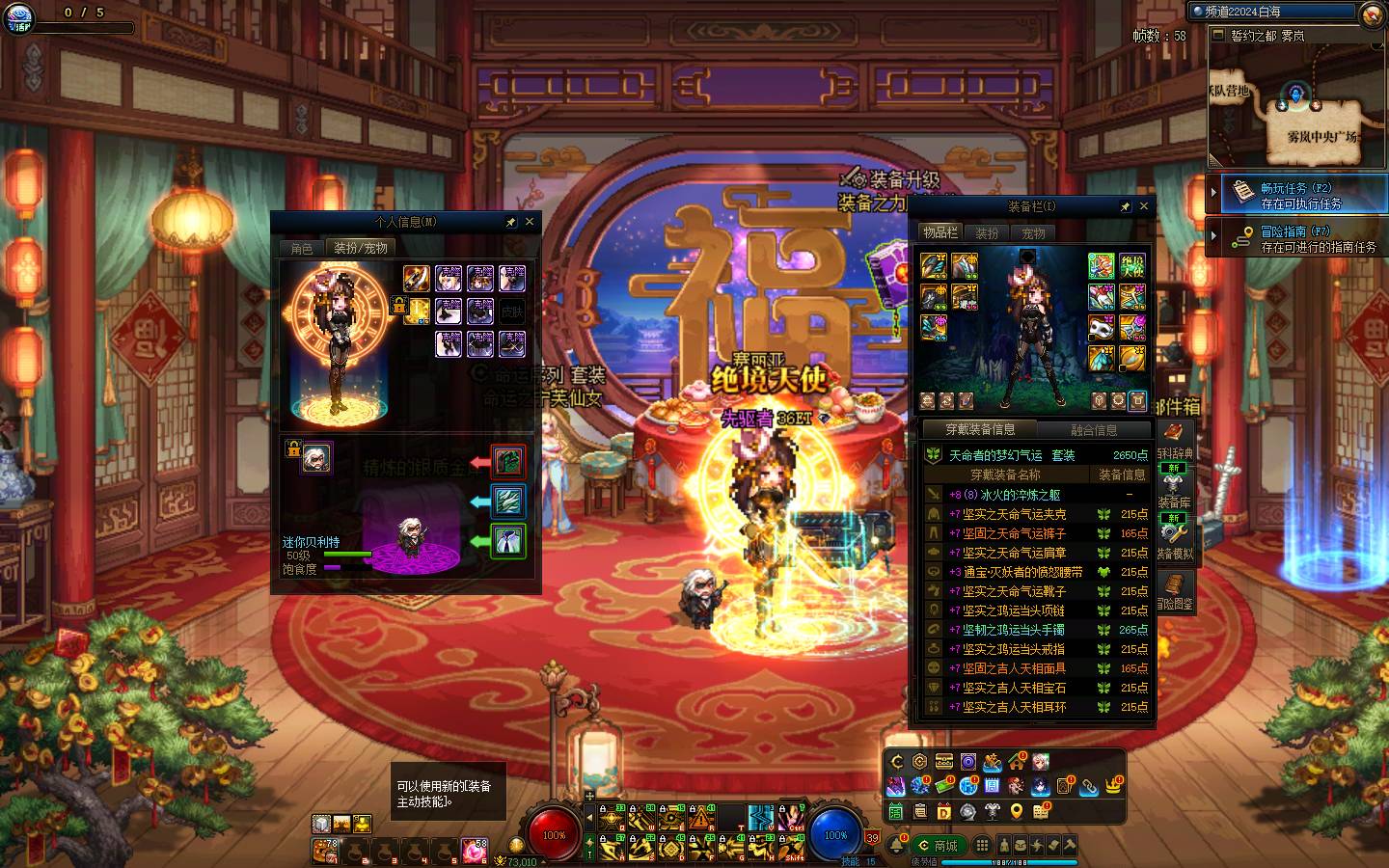Click the 雾岚 minimap
1389x868 pixels.
coord(1297,108)
